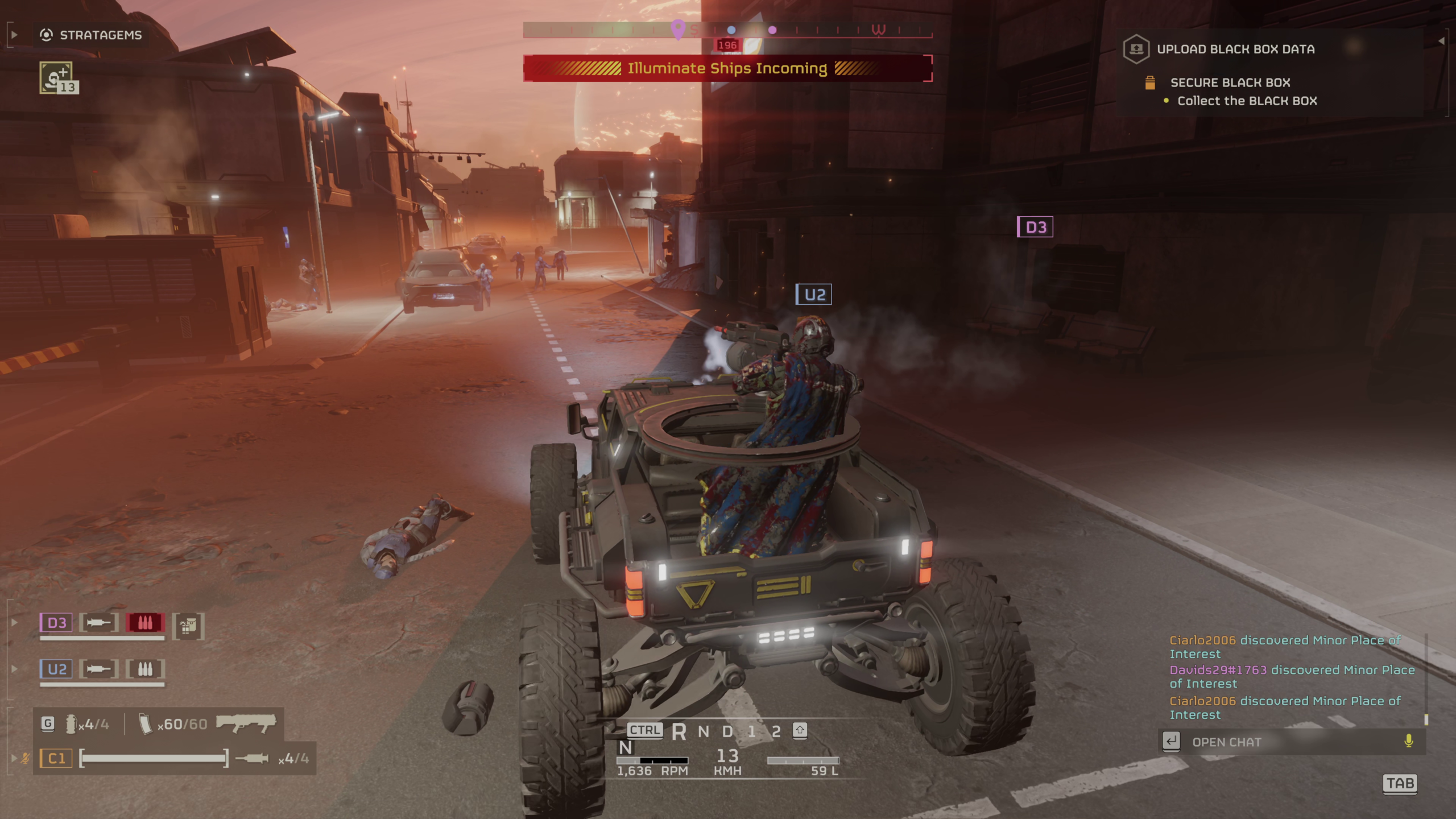Viewport: 1456px width, 819px height.
Task: Select the Reinforce stratagem icon
Action: [56, 78]
